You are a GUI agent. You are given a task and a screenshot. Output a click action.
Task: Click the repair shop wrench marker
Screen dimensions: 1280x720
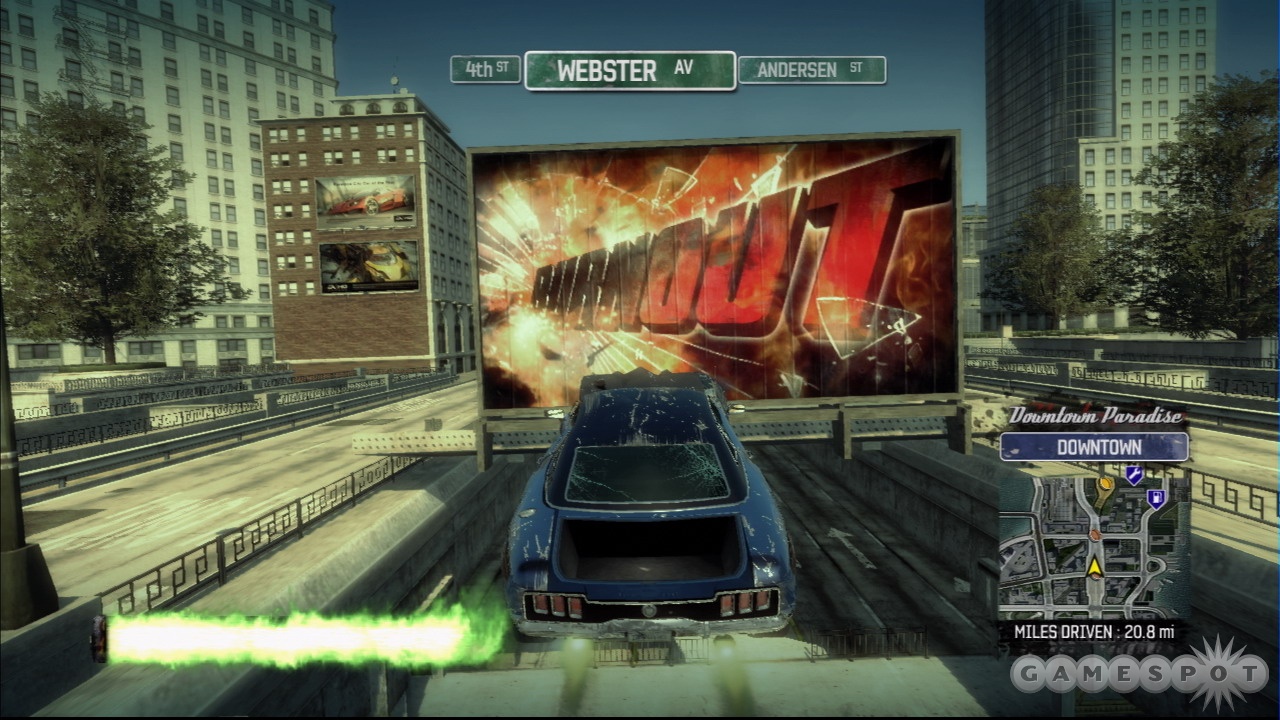tap(1133, 475)
